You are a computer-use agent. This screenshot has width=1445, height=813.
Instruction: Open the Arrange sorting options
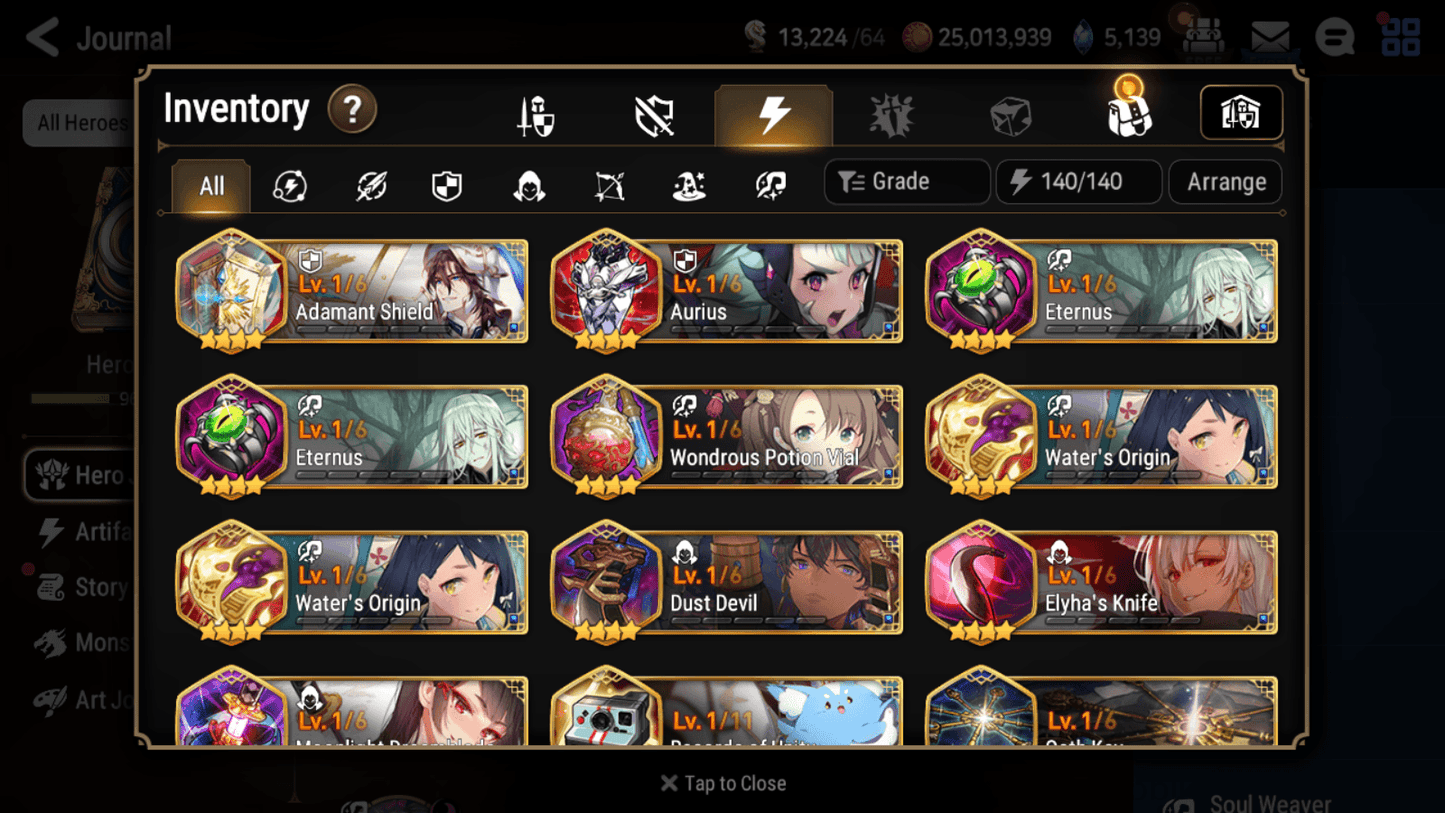click(1224, 182)
